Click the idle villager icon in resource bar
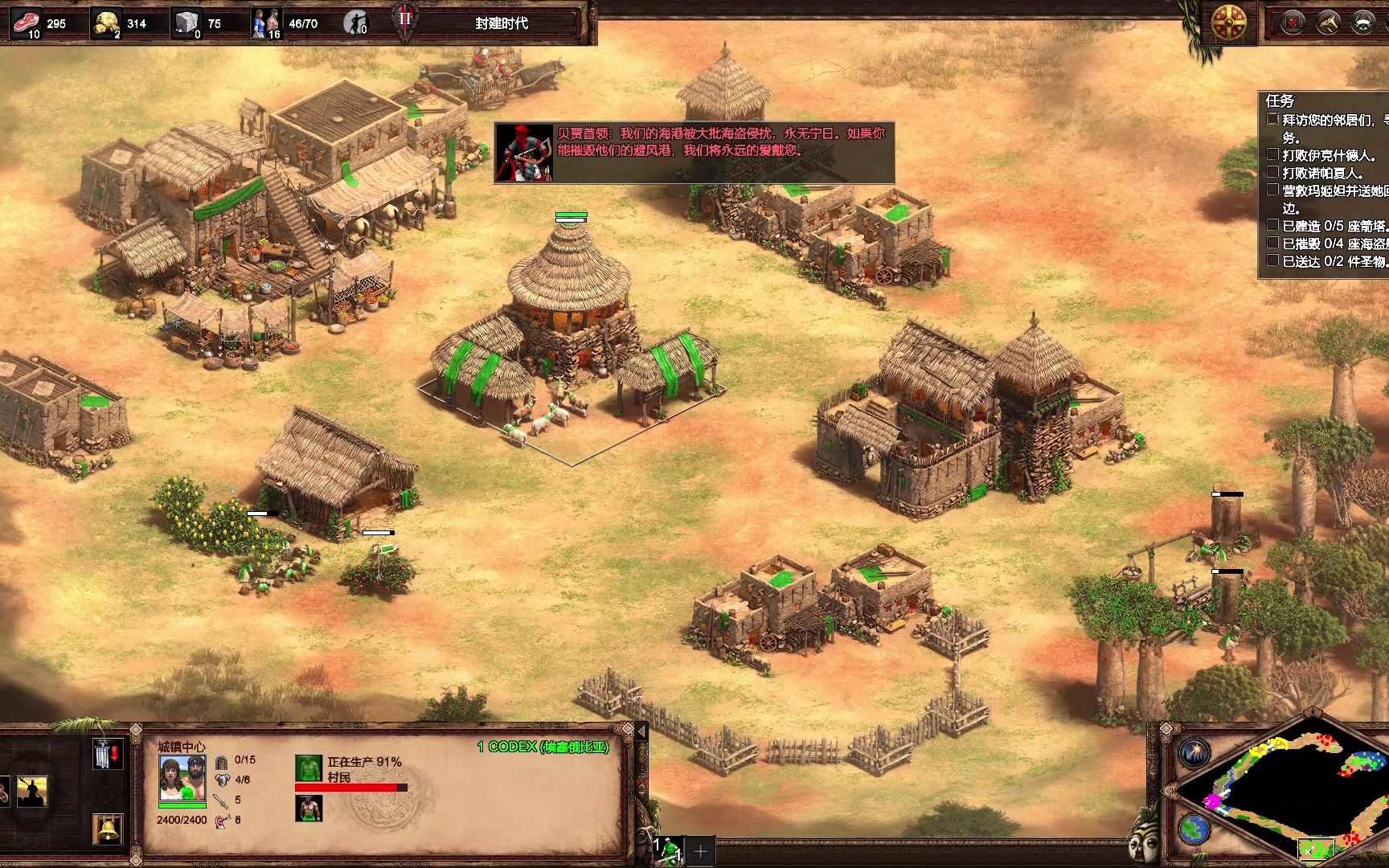 point(355,23)
